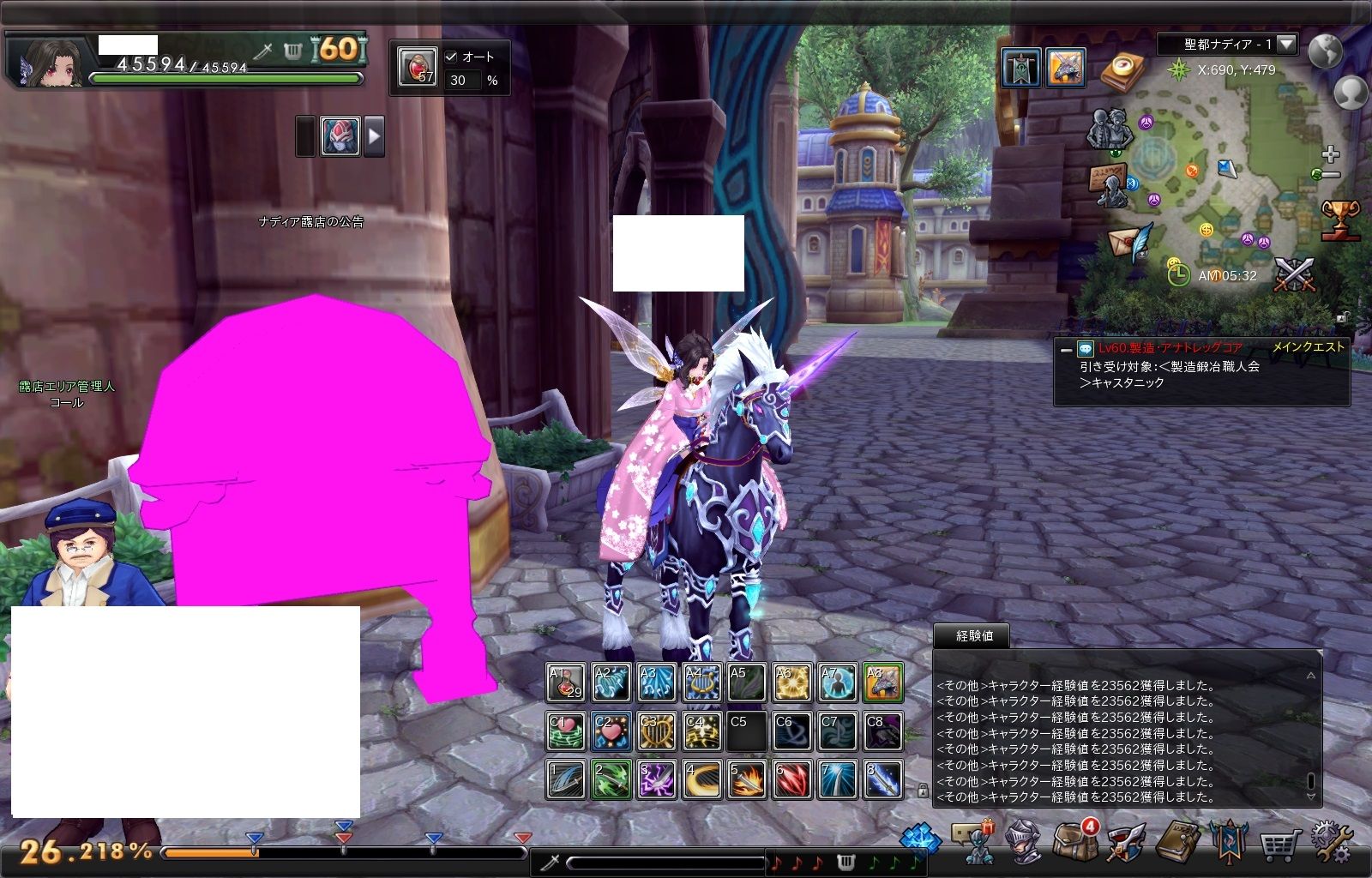This screenshot has height=878, width=1372.
Task: Open the brown quest journal book
Action: (1176, 842)
